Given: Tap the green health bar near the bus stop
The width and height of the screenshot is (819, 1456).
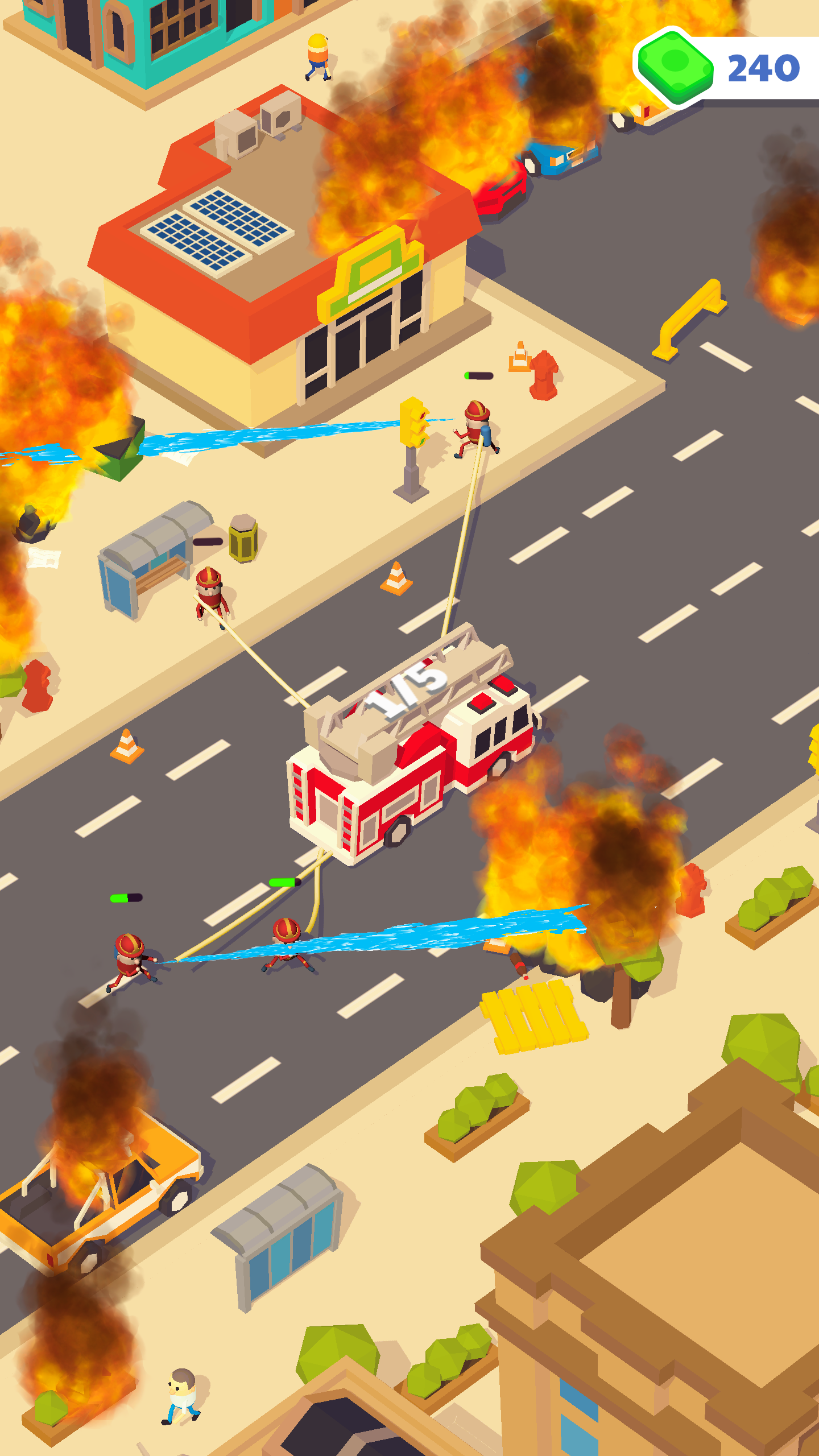Looking at the screenshot, I should (x=208, y=540).
